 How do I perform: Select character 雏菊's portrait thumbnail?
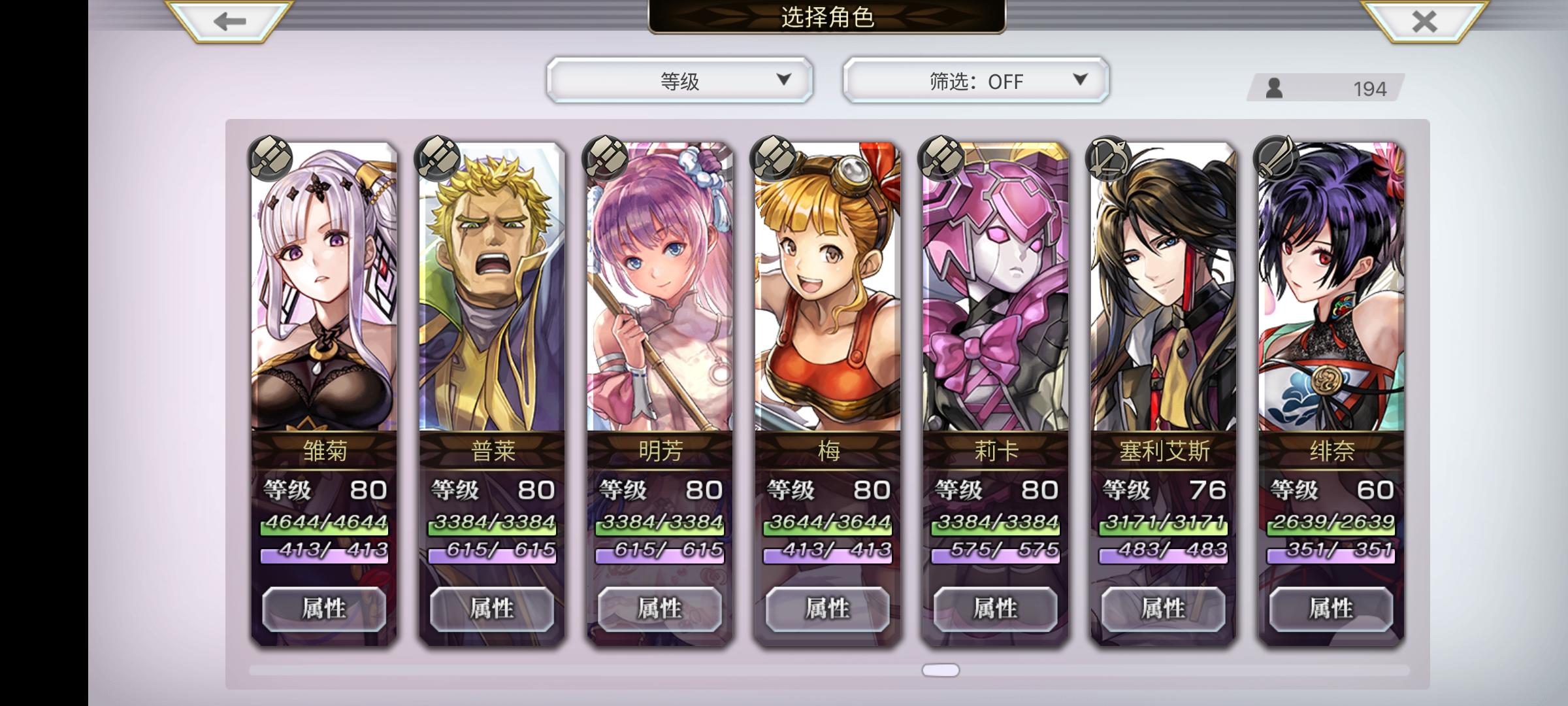click(x=322, y=288)
